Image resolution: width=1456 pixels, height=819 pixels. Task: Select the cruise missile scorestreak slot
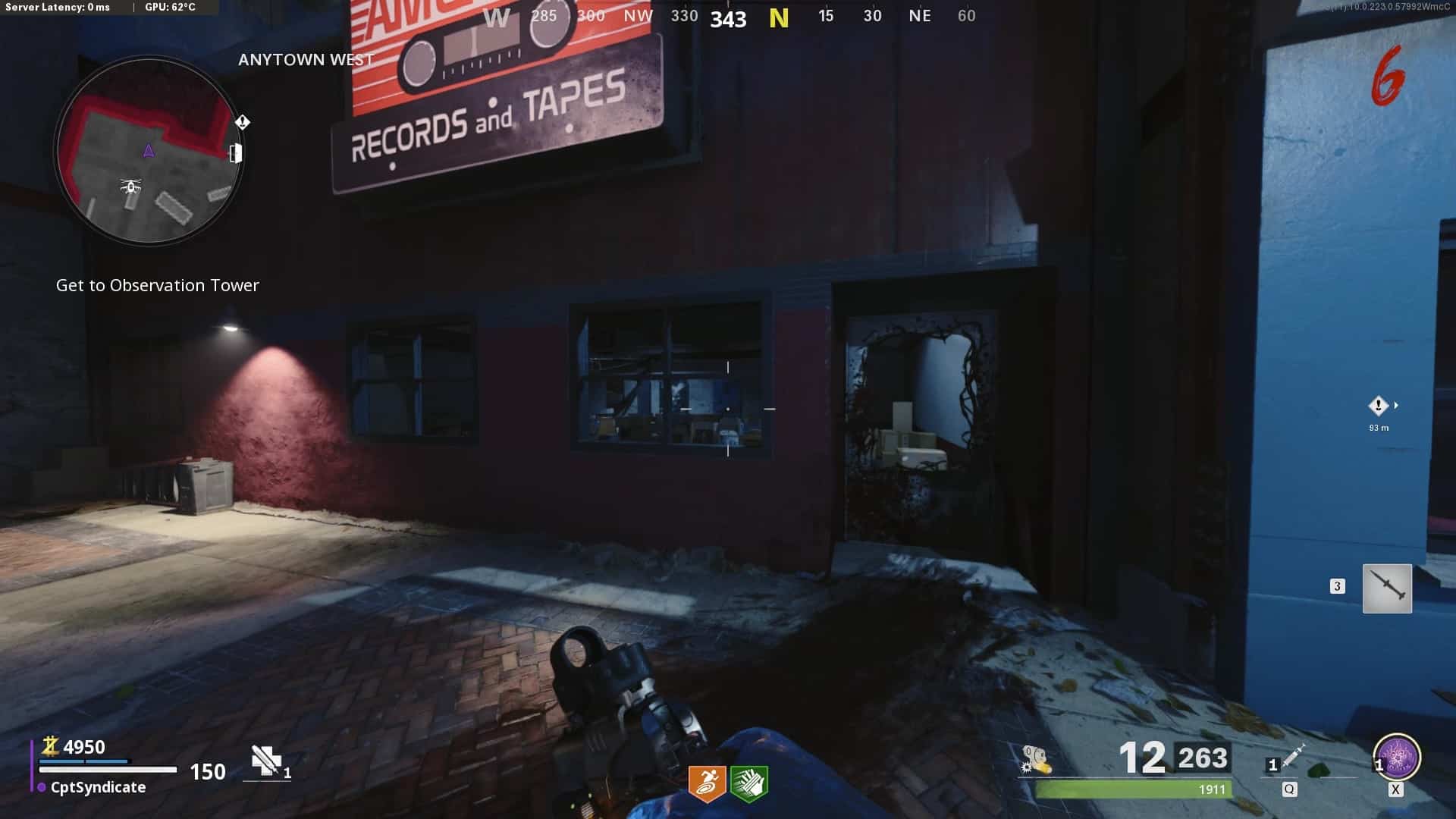point(1387,588)
